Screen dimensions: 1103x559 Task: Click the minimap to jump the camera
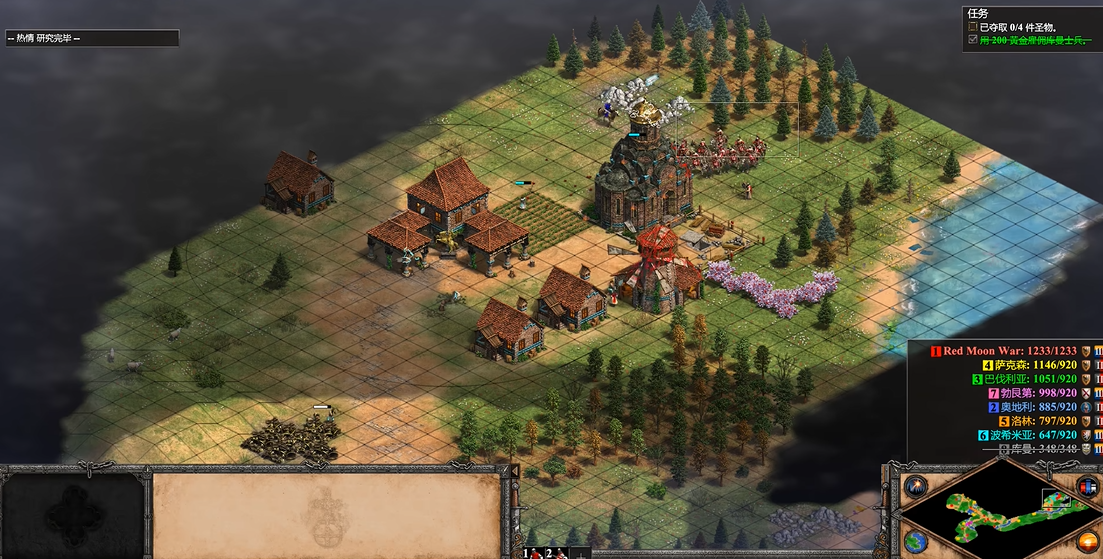[x=992, y=514]
